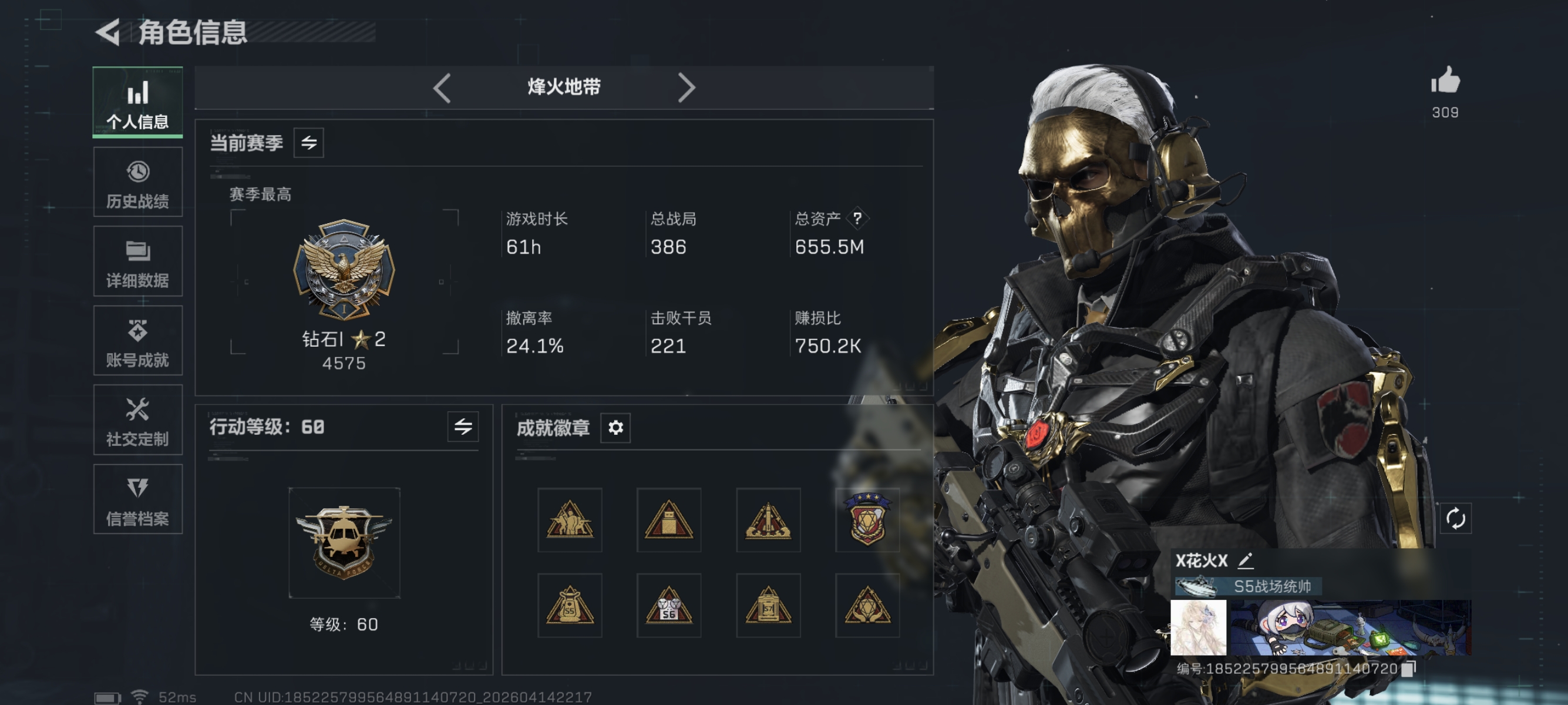1568x705 pixels.
Task: Select the 历史战绩 sidebar icon
Action: [137, 182]
